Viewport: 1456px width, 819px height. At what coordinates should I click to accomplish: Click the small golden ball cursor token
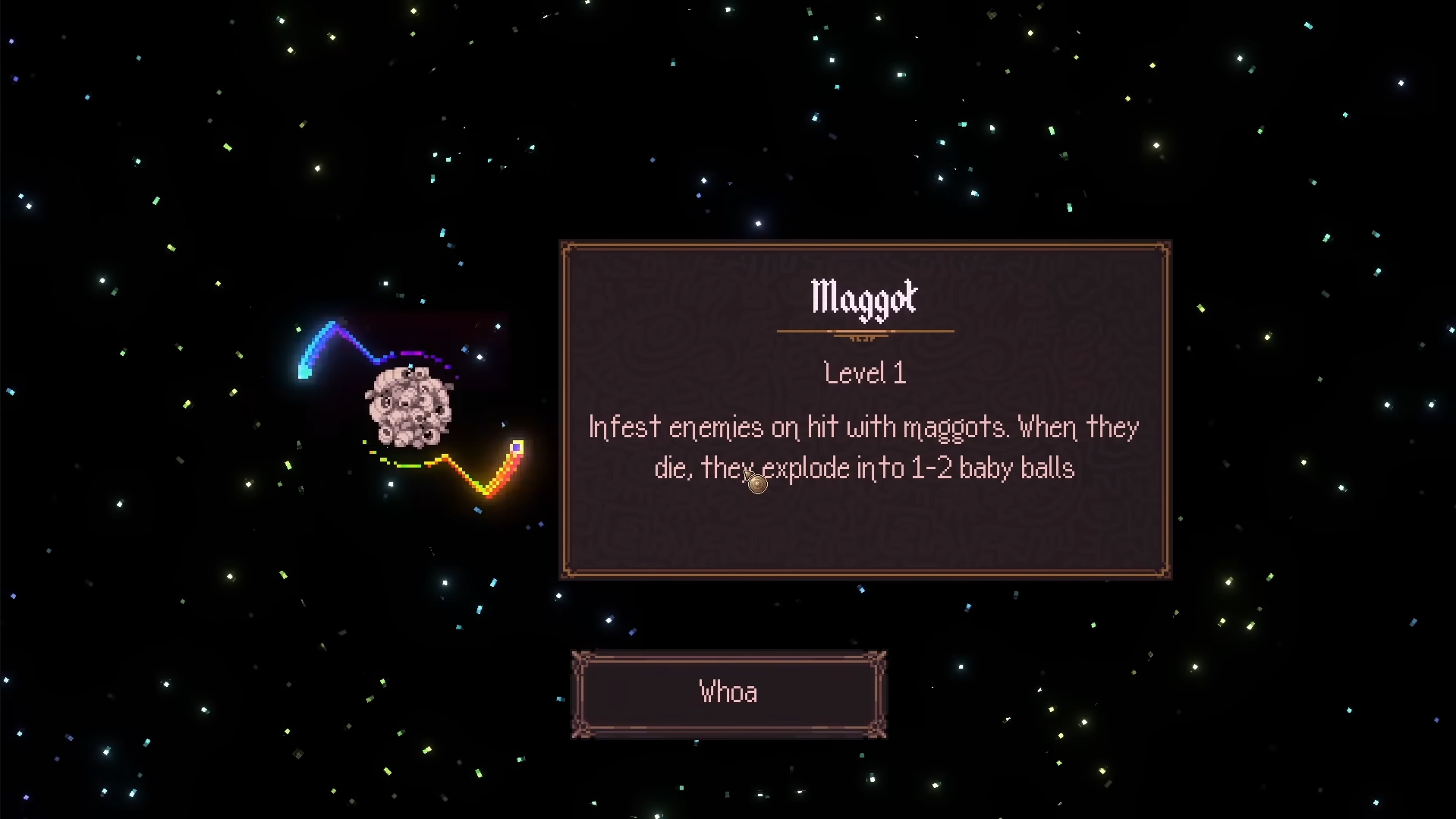coord(756,483)
